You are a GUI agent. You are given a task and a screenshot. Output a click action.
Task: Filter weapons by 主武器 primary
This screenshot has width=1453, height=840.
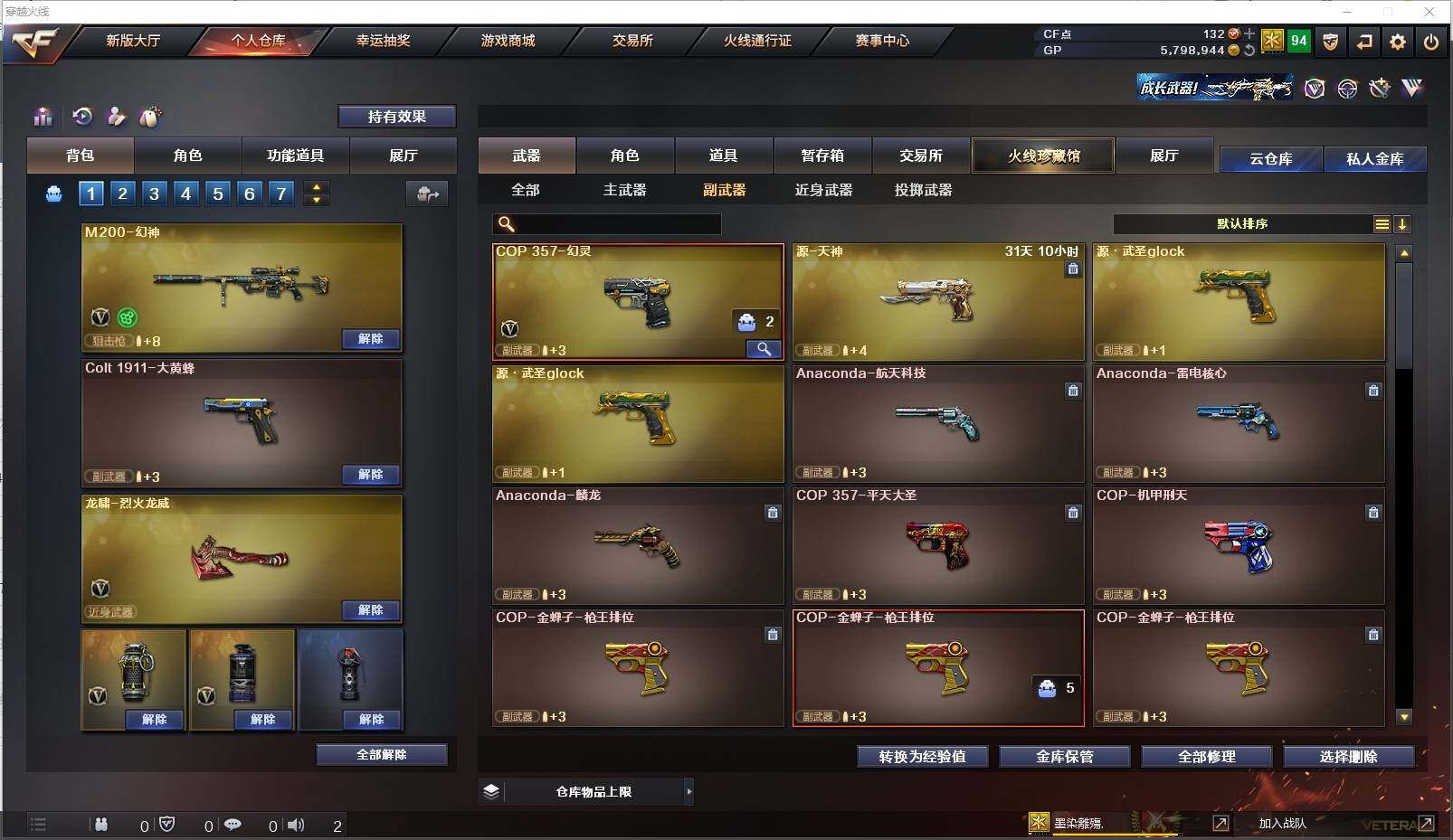point(624,190)
